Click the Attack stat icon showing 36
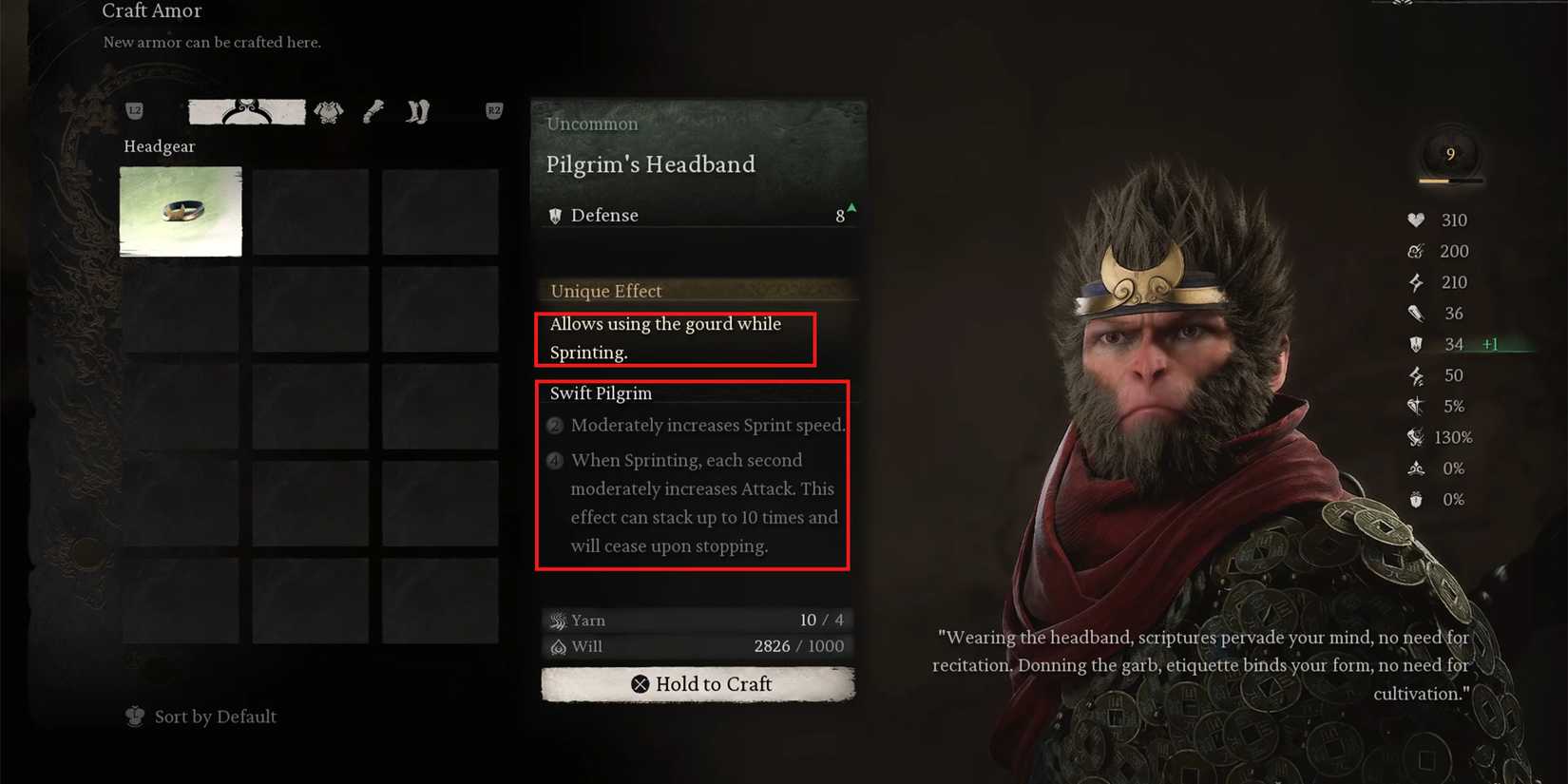The image size is (1568, 784). click(x=1415, y=313)
